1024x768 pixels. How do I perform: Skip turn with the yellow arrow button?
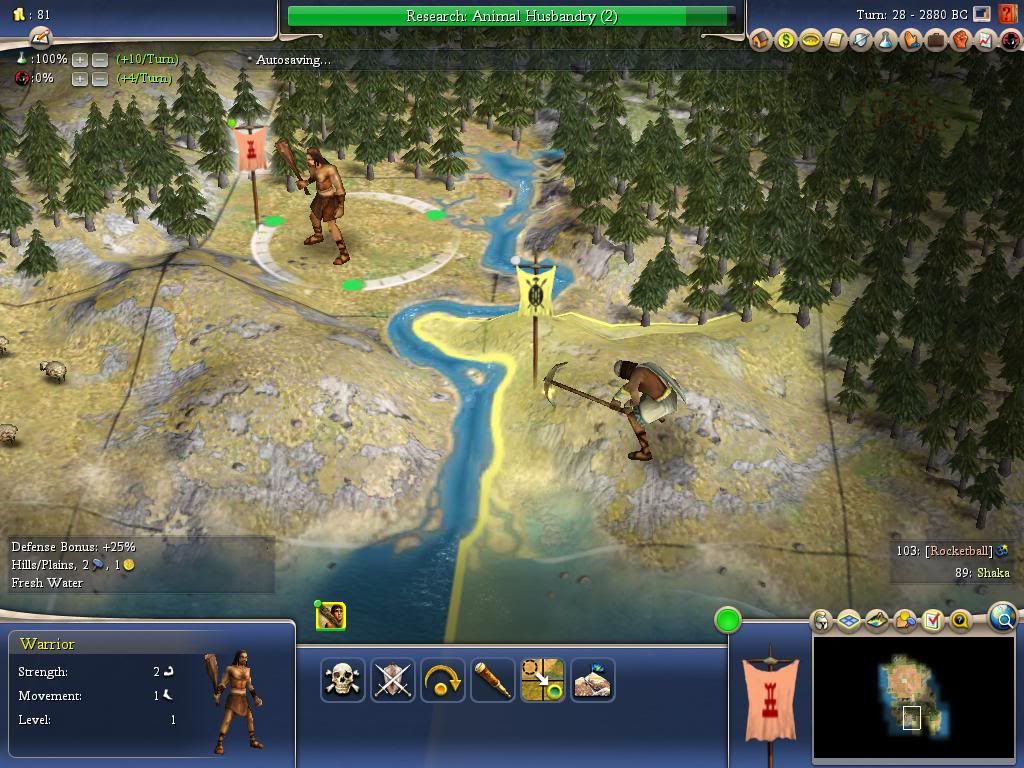pos(443,680)
